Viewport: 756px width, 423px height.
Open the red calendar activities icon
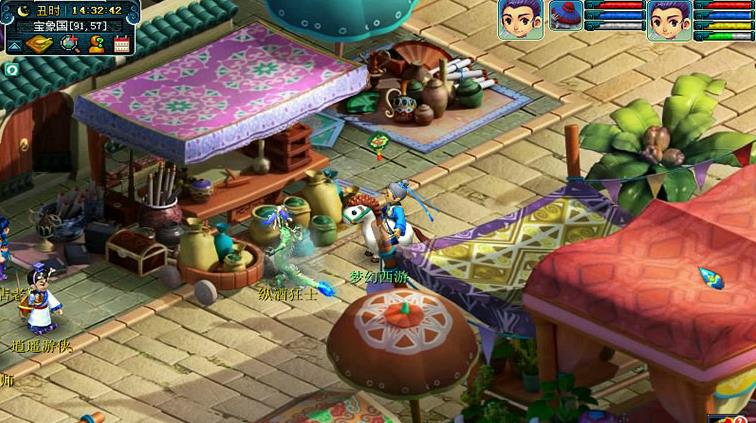coord(122,44)
